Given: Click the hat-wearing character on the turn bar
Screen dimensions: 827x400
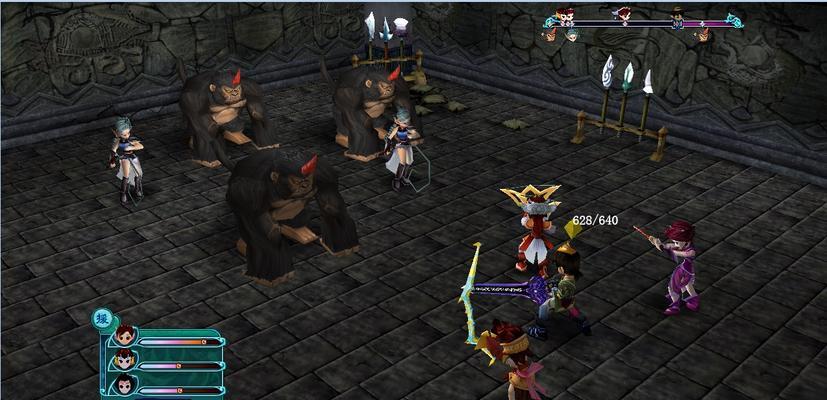Looking at the screenshot, I should (x=677, y=15).
